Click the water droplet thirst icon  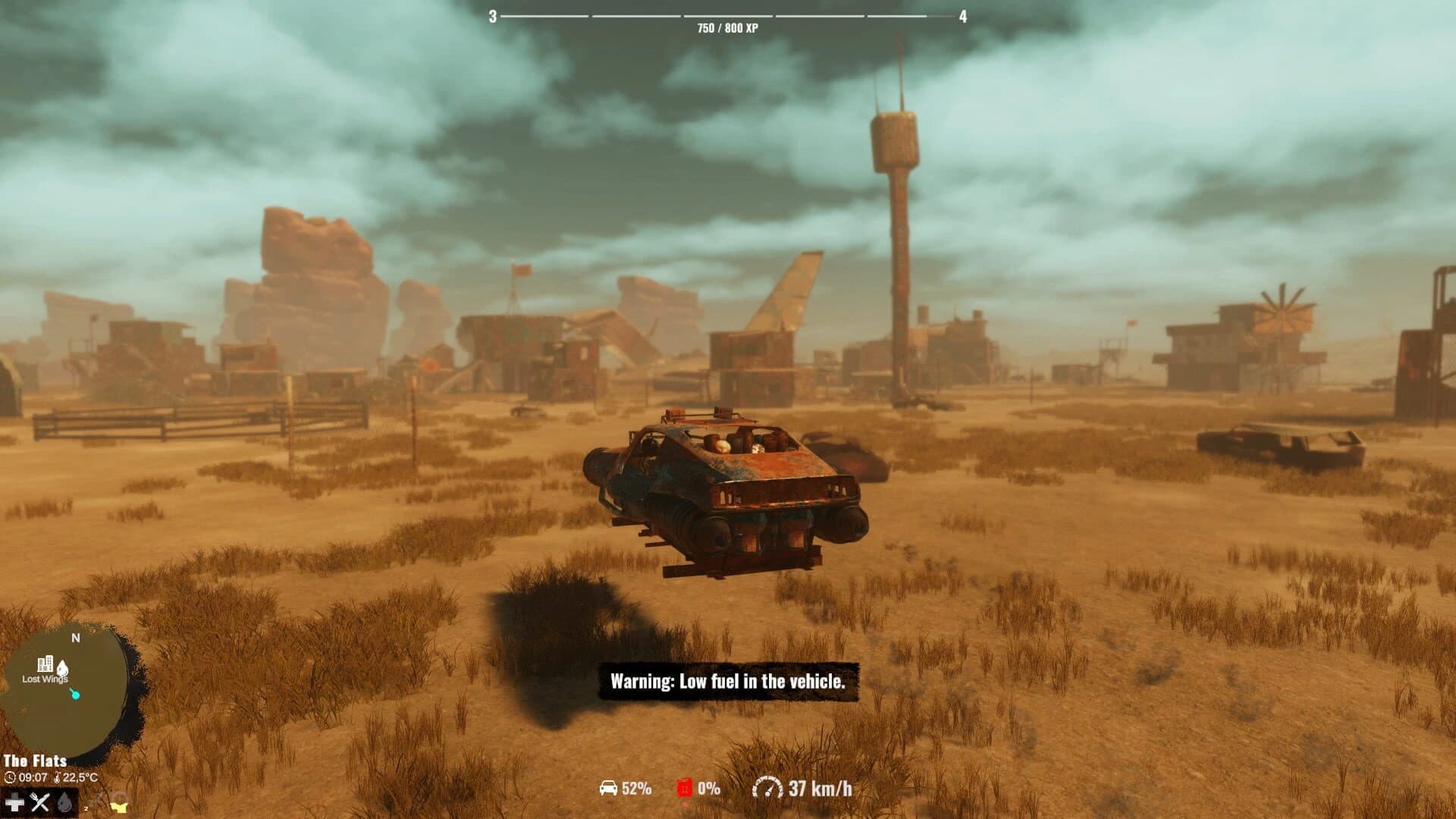[x=64, y=804]
